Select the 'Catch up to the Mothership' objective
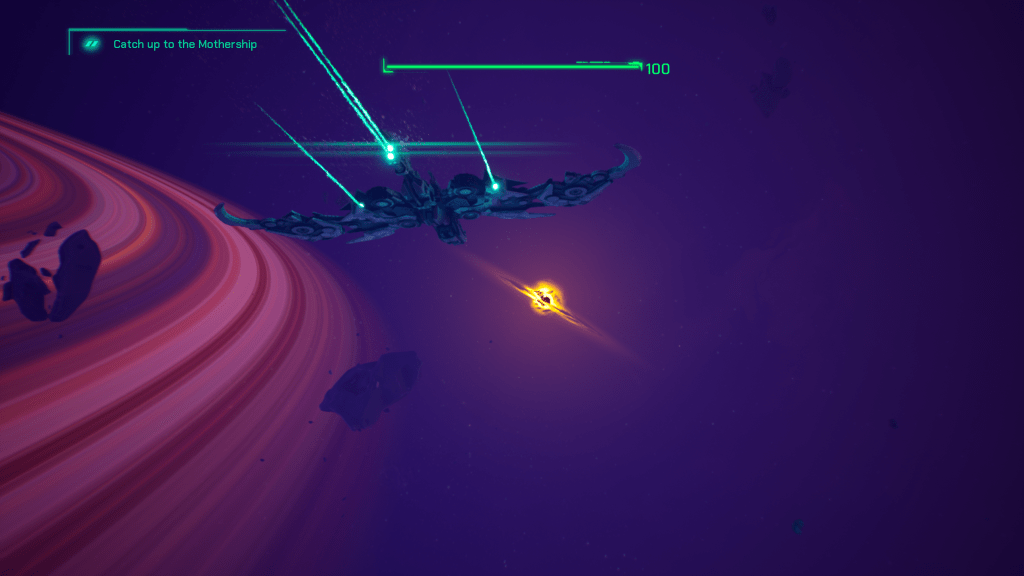1024x576 pixels. [185, 44]
